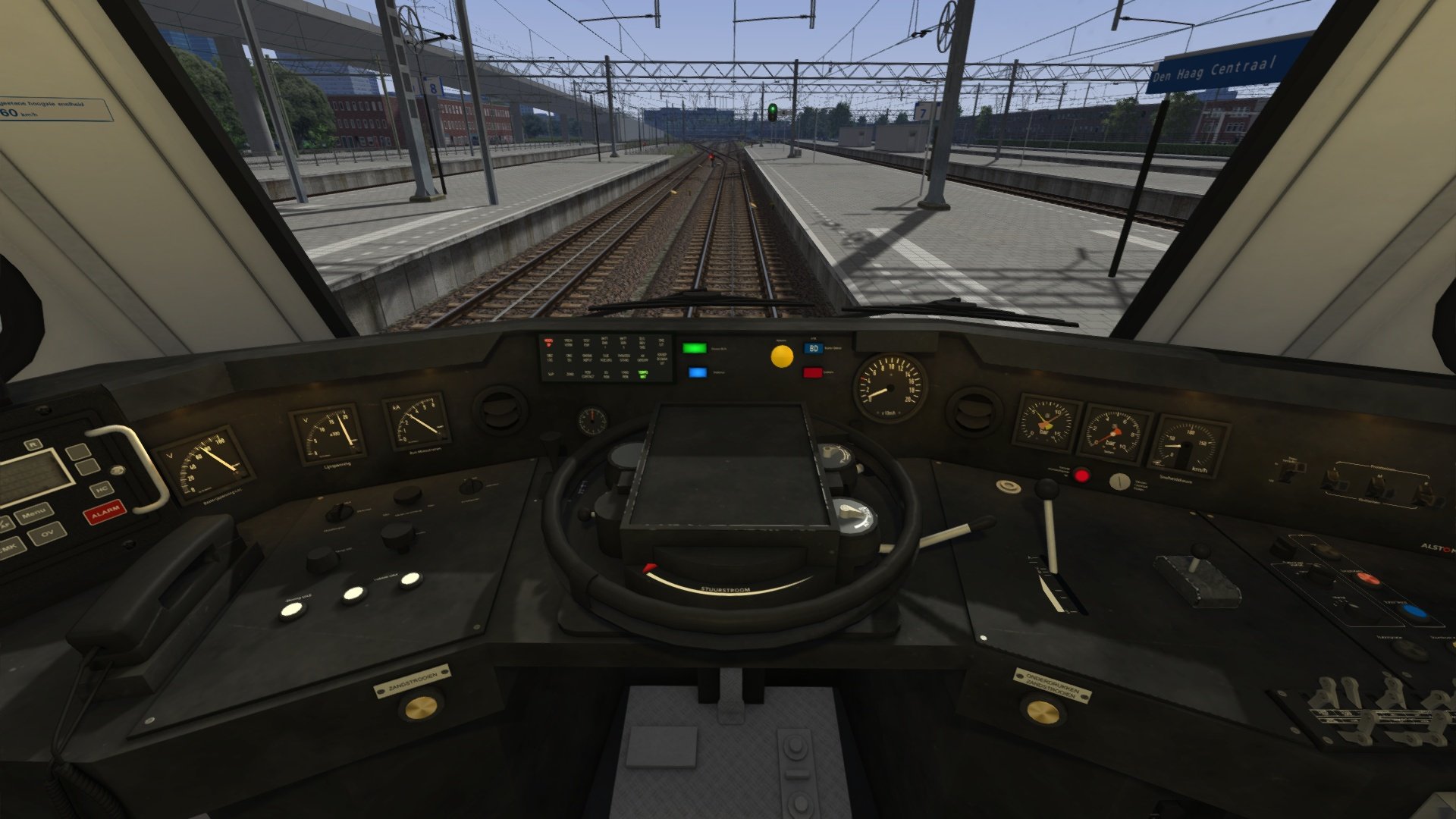The width and height of the screenshot is (1456, 819).
Task: Click the R key above the radio display
Action: tap(33, 445)
